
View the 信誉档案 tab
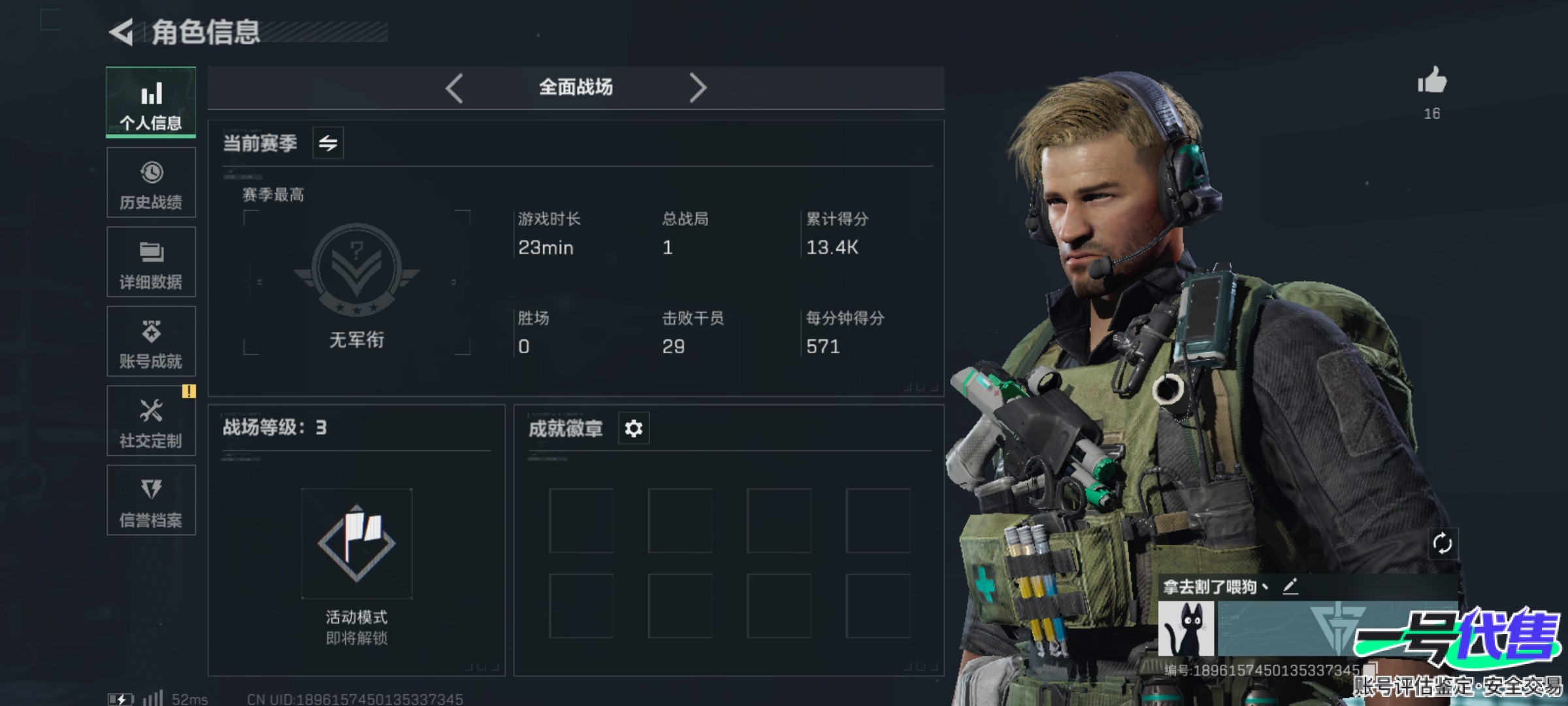click(151, 501)
